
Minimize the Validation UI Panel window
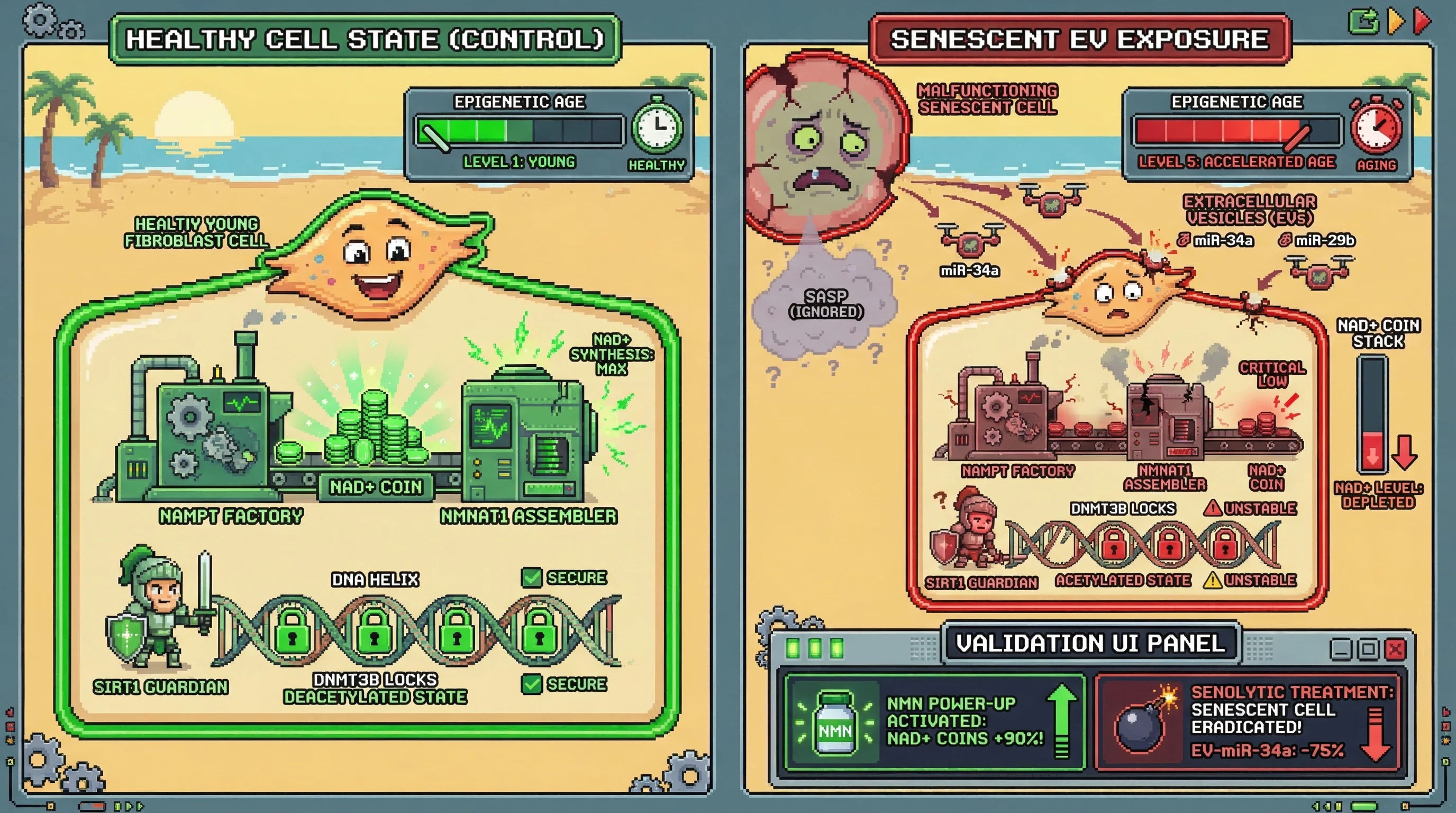coord(1341,649)
